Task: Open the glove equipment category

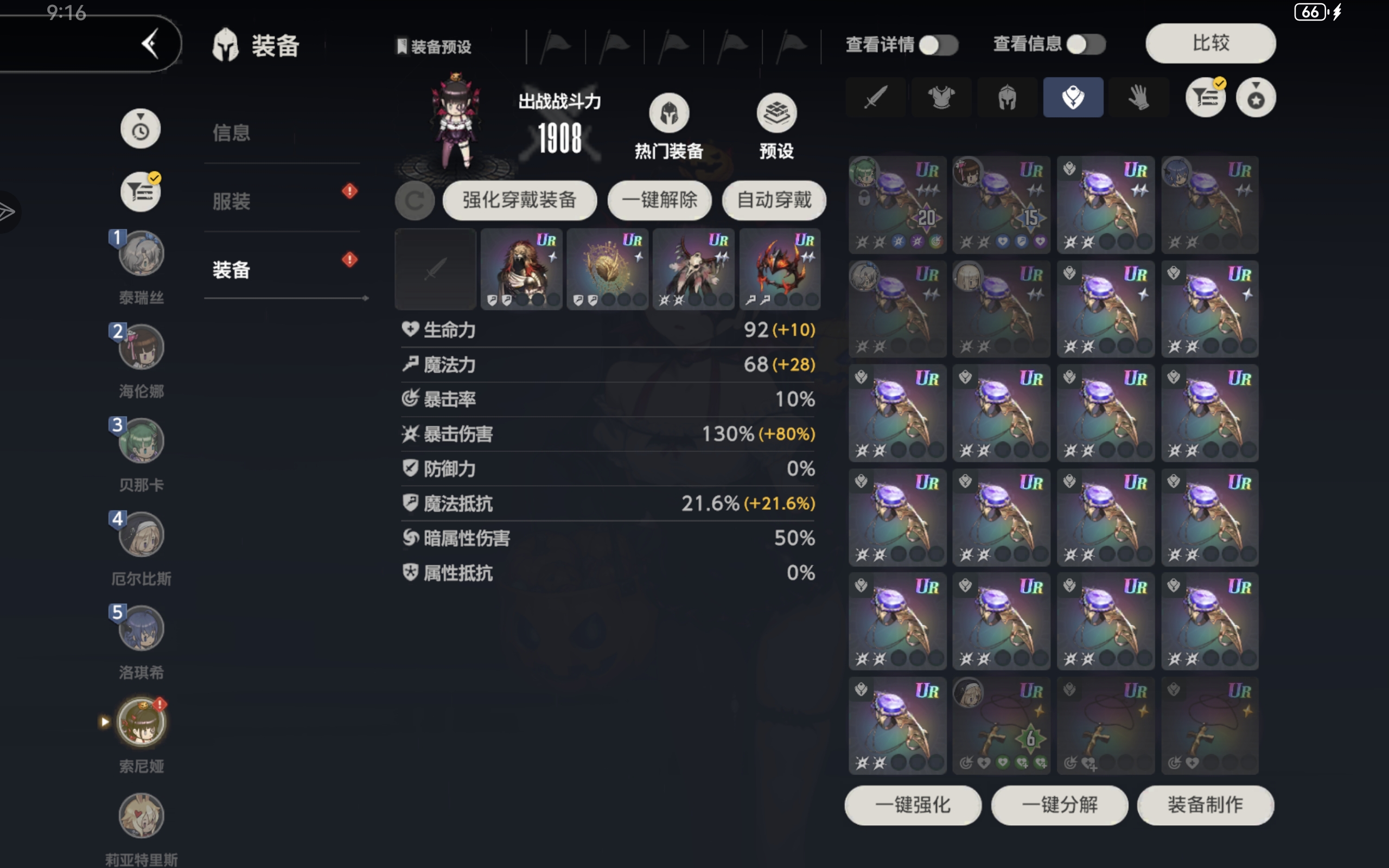Action: [x=1139, y=97]
